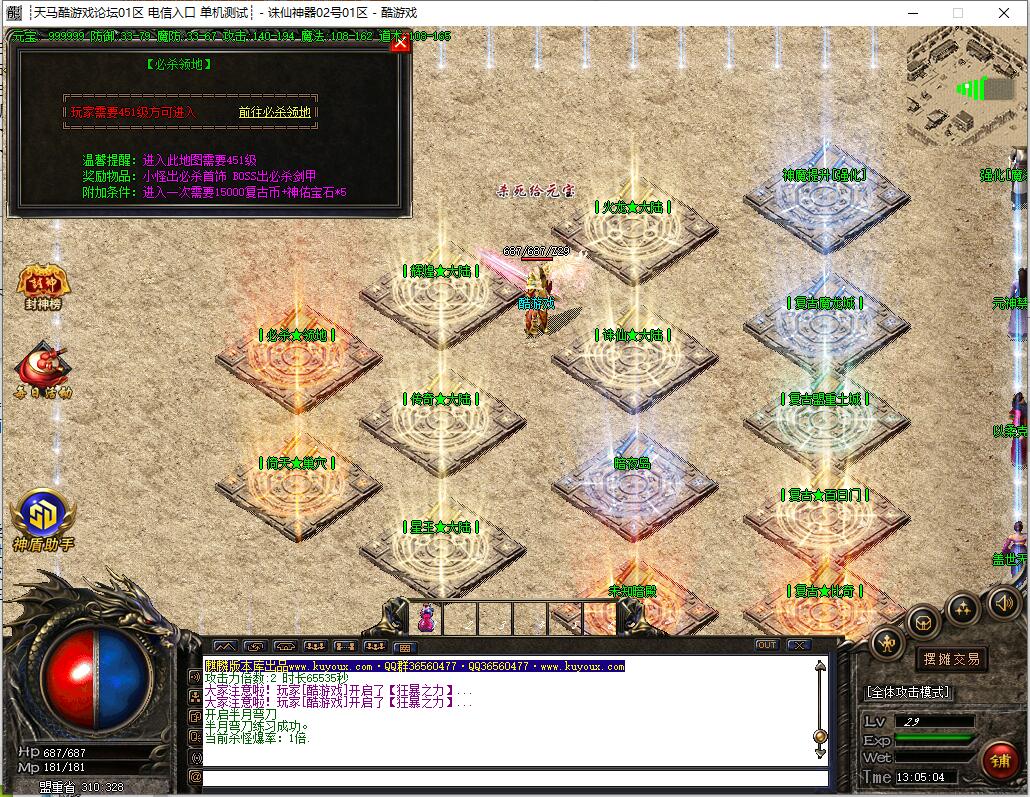The height and width of the screenshot is (797, 1030).
Task: Close the 必杀领地 dialog with the red X
Action: [x=400, y=43]
